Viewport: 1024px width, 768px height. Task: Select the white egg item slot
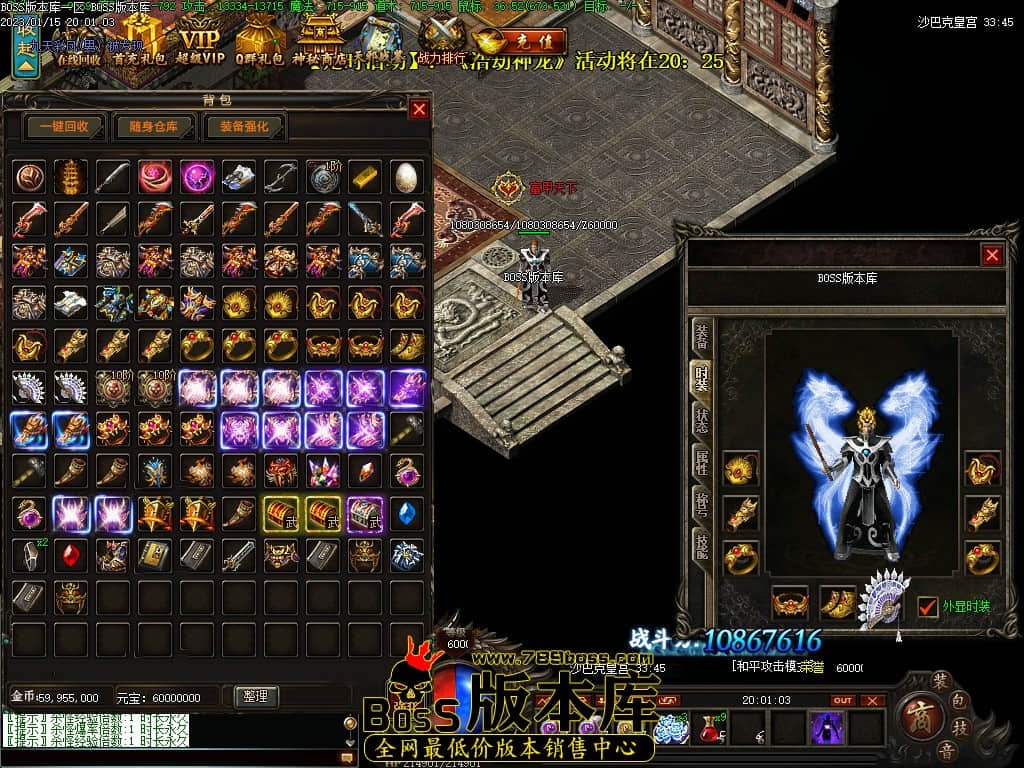(407, 177)
